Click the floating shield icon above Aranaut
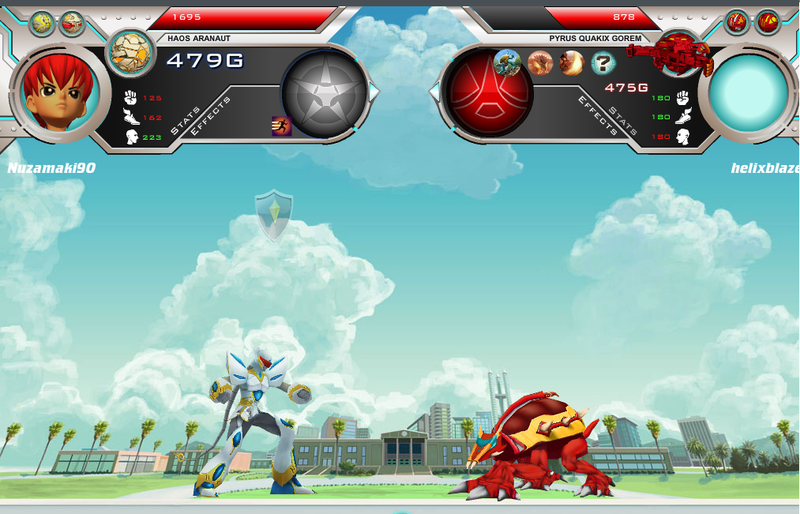The image size is (800, 514). click(272, 214)
